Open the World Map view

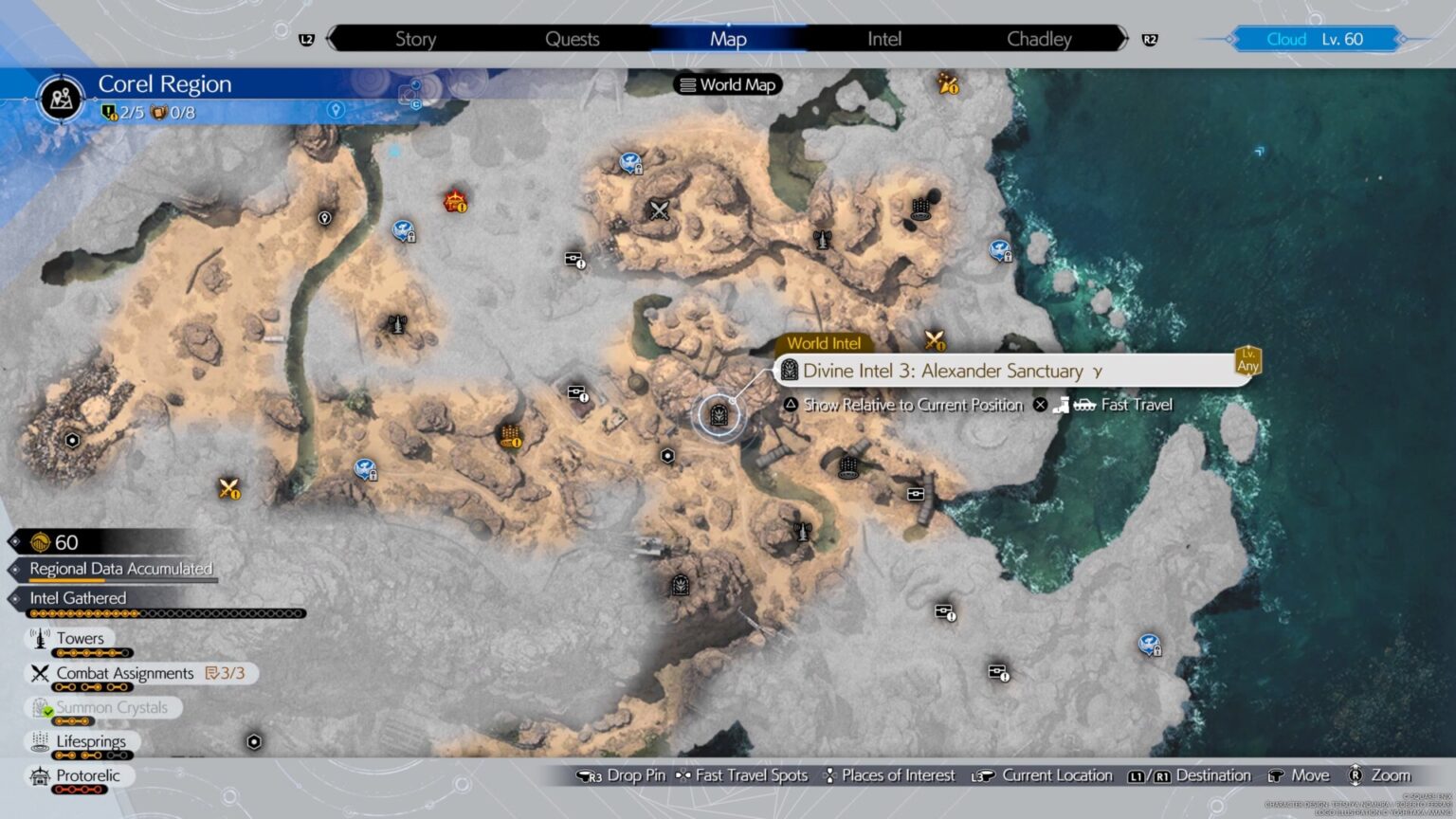(728, 84)
